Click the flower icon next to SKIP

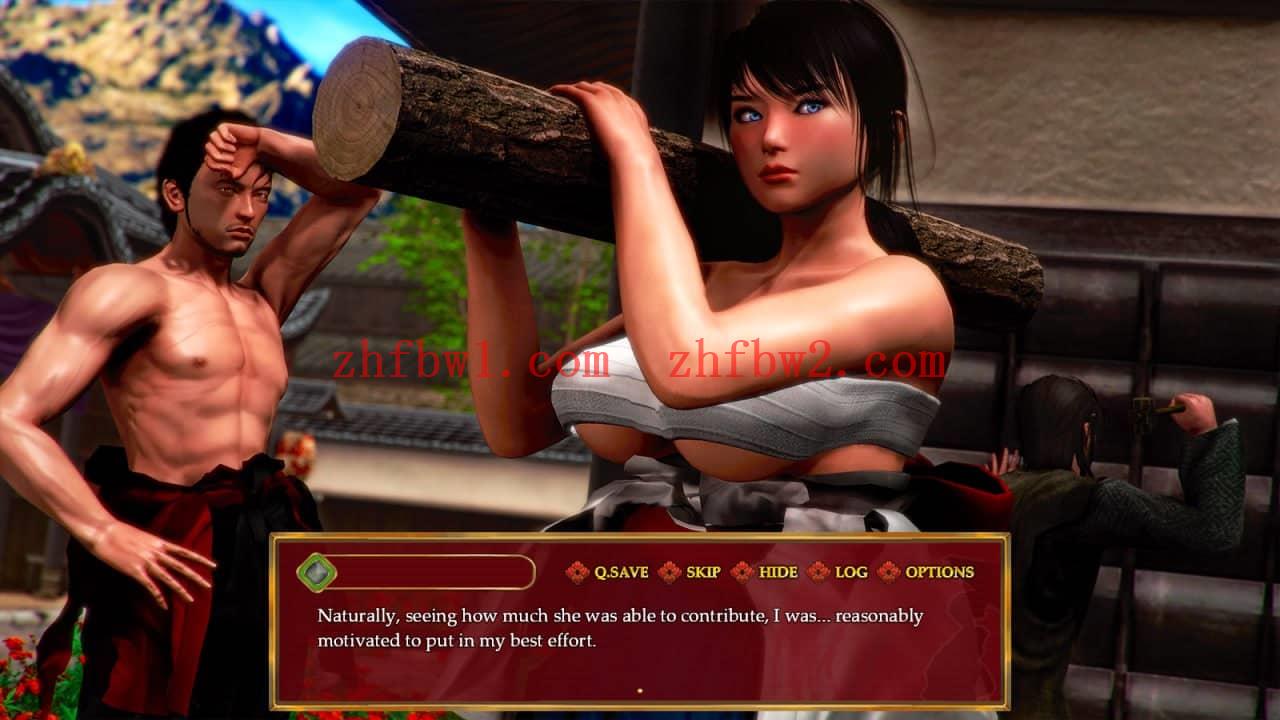click(668, 573)
